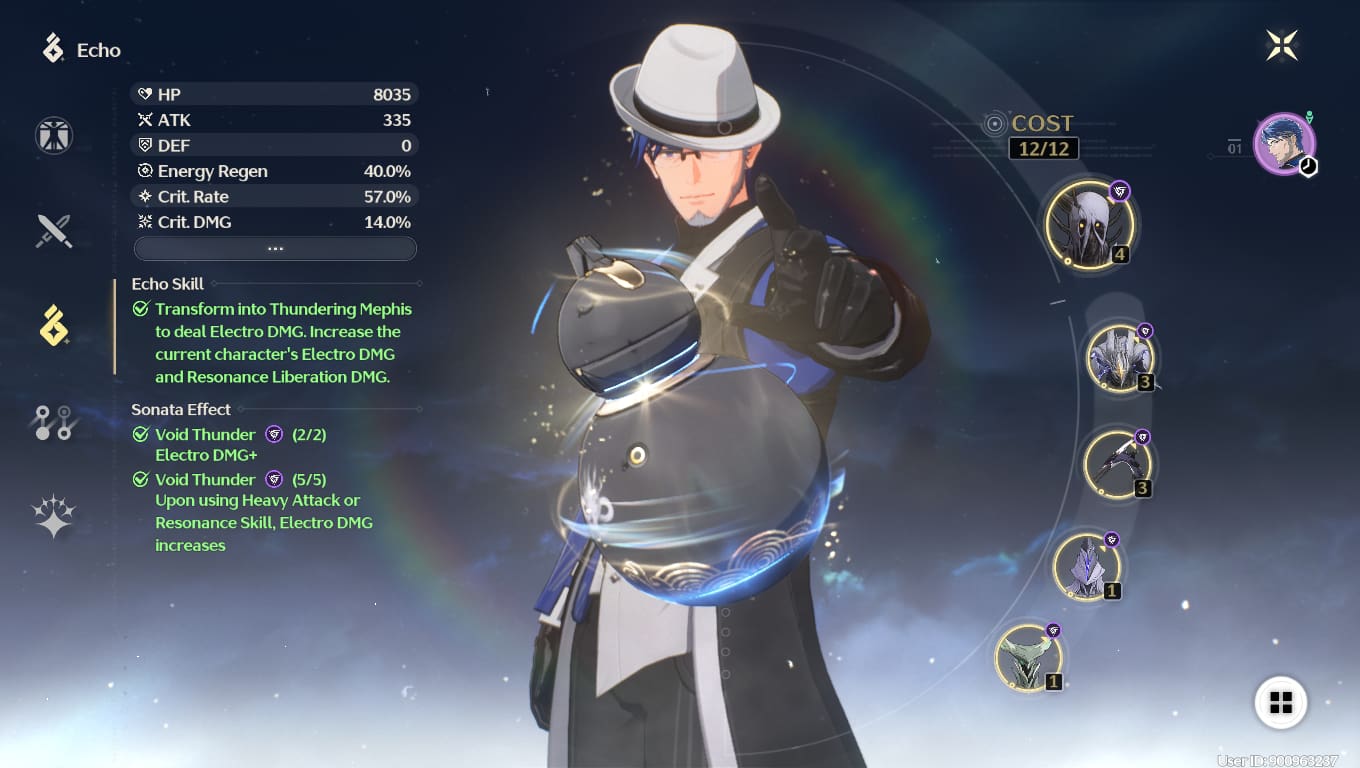
Task: Open Rover's portrait at top right
Action: click(1285, 143)
